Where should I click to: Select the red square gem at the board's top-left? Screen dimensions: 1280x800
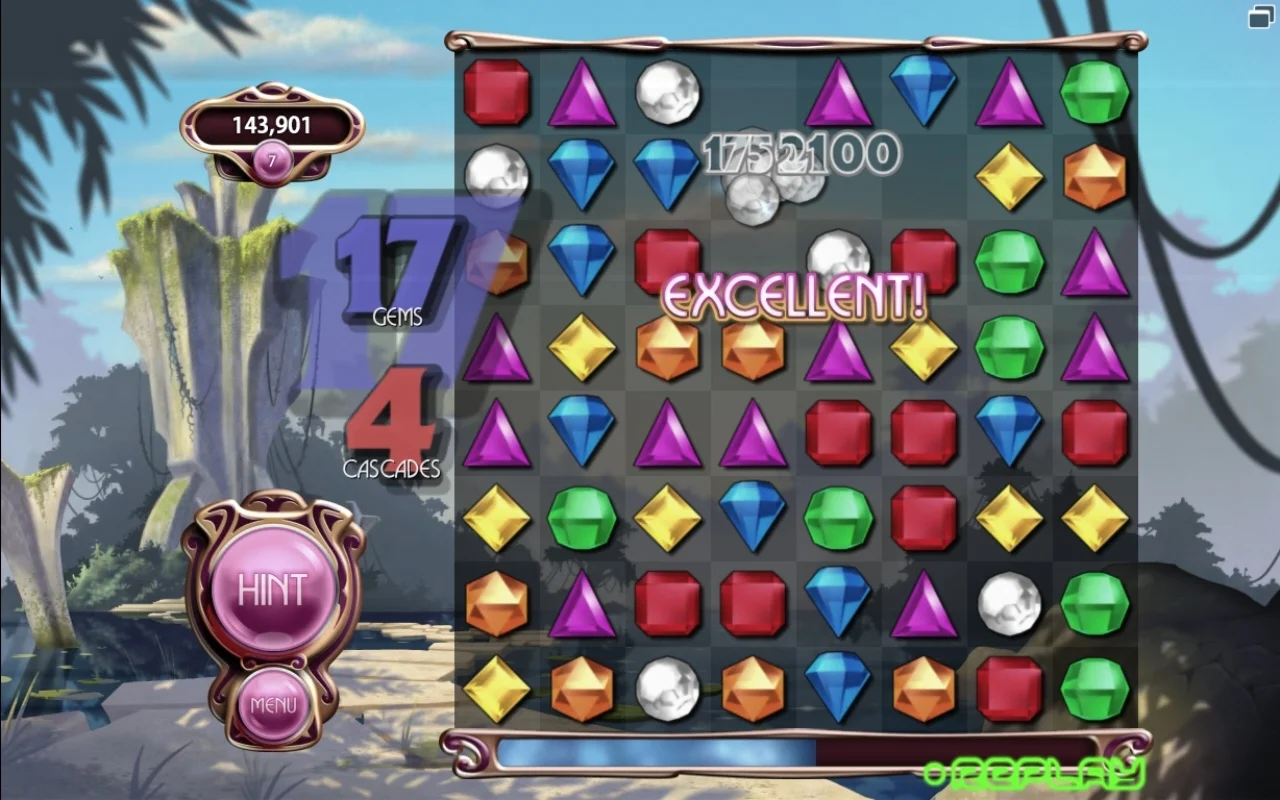pyautogui.click(x=496, y=92)
